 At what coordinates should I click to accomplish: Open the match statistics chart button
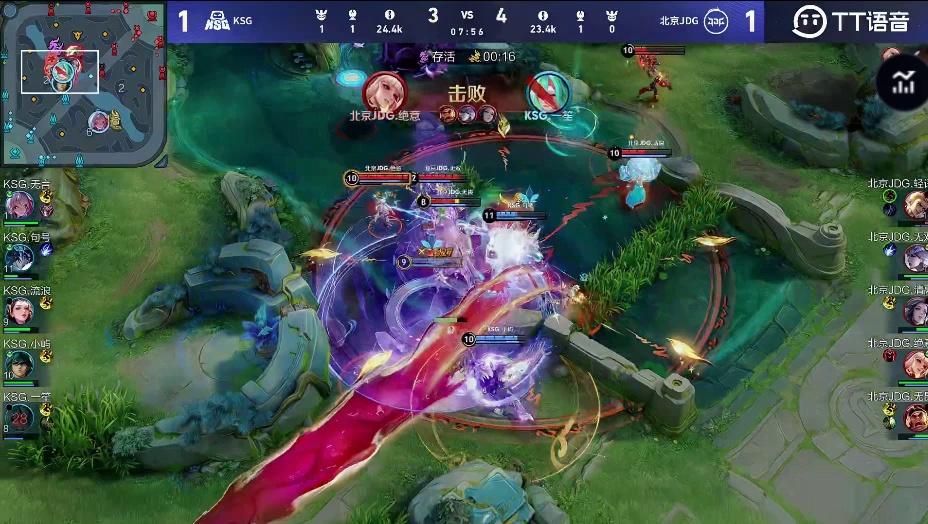click(x=904, y=82)
